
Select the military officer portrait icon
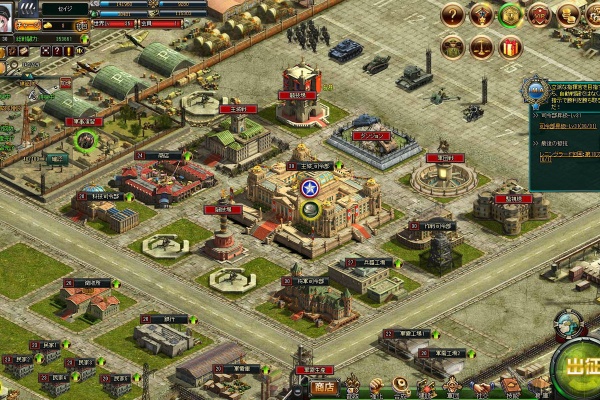coord(453,46)
